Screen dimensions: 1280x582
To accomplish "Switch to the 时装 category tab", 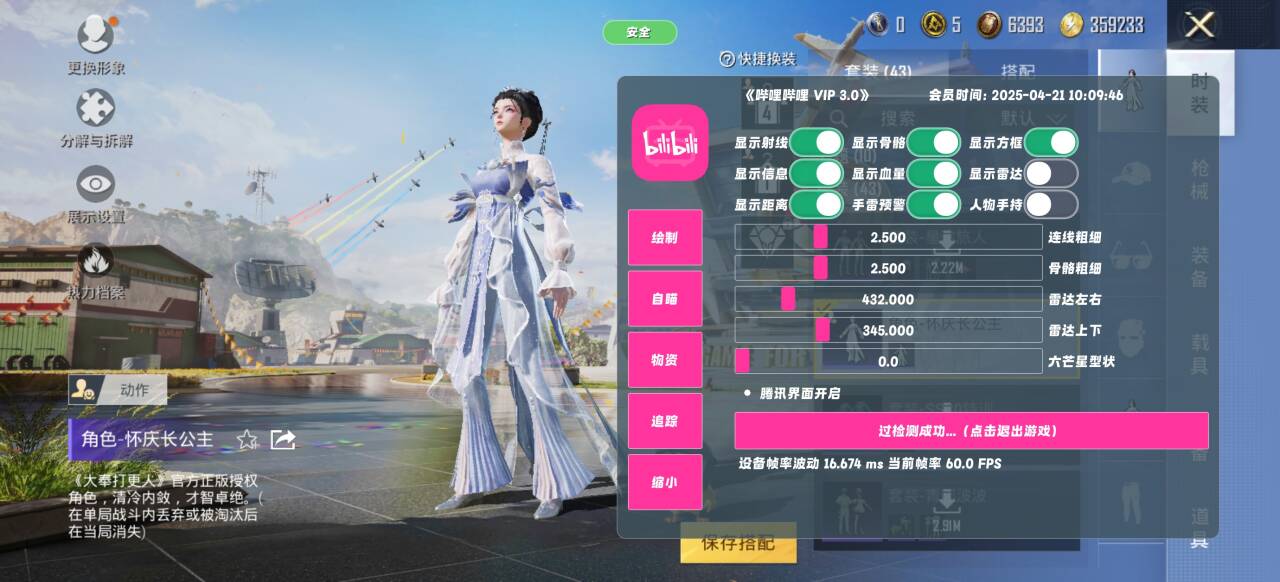I will point(1200,93).
